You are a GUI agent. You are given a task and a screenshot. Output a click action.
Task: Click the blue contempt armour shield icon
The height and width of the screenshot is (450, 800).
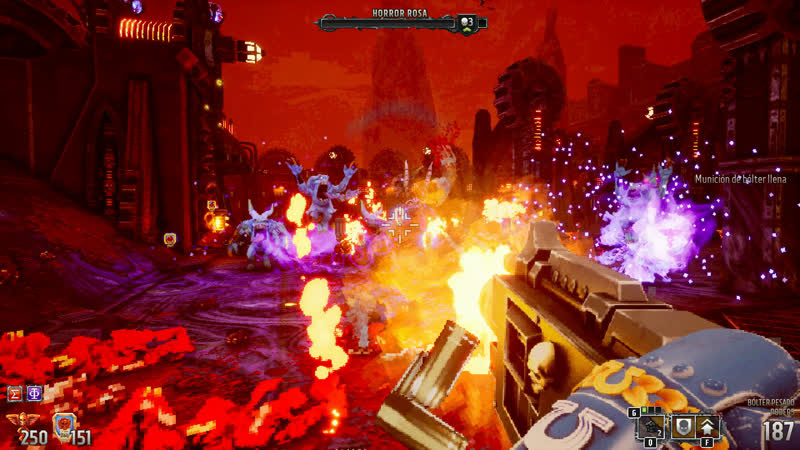point(64,424)
